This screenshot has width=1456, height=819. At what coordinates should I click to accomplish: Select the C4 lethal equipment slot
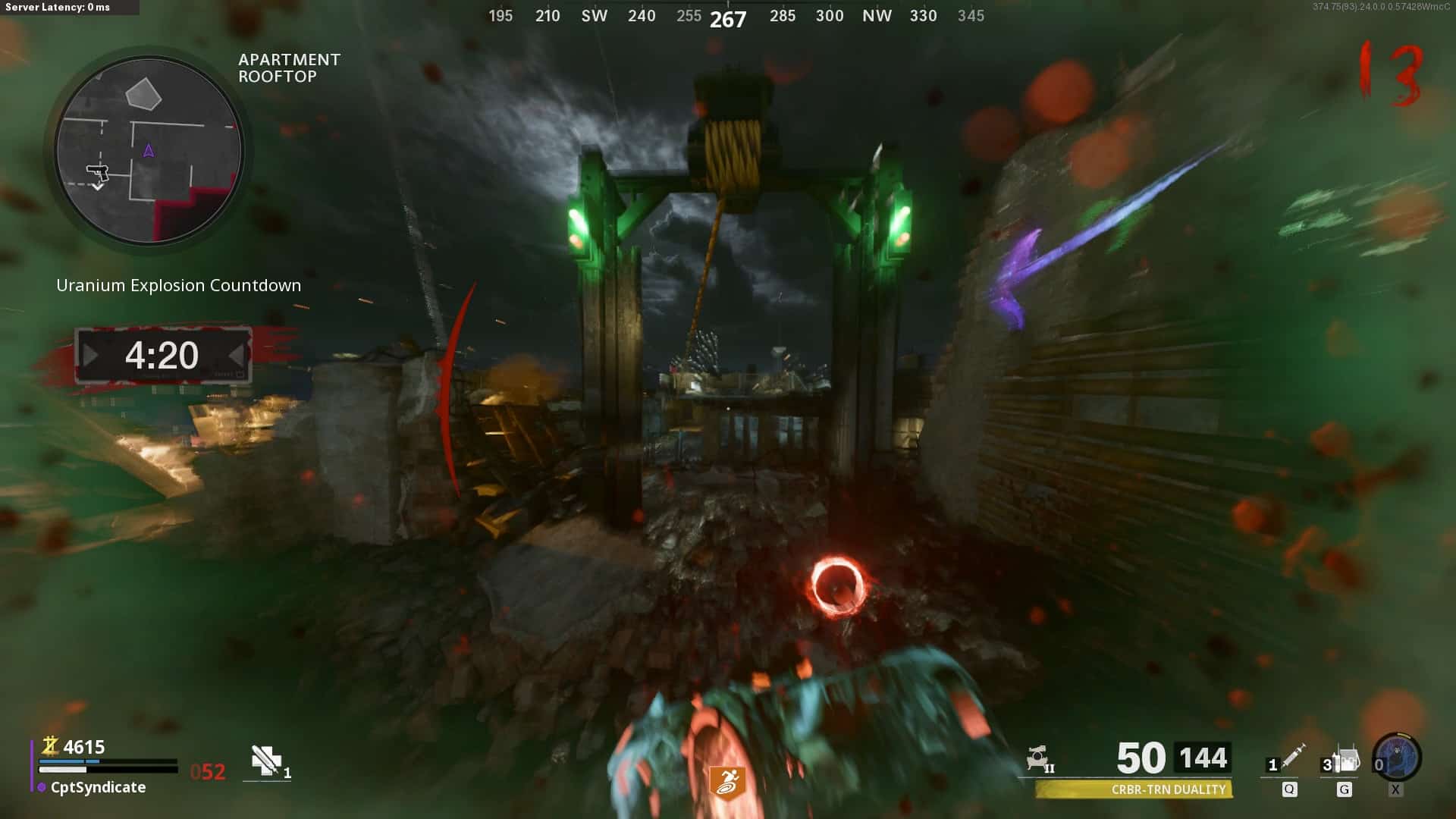pyautogui.click(x=1343, y=759)
